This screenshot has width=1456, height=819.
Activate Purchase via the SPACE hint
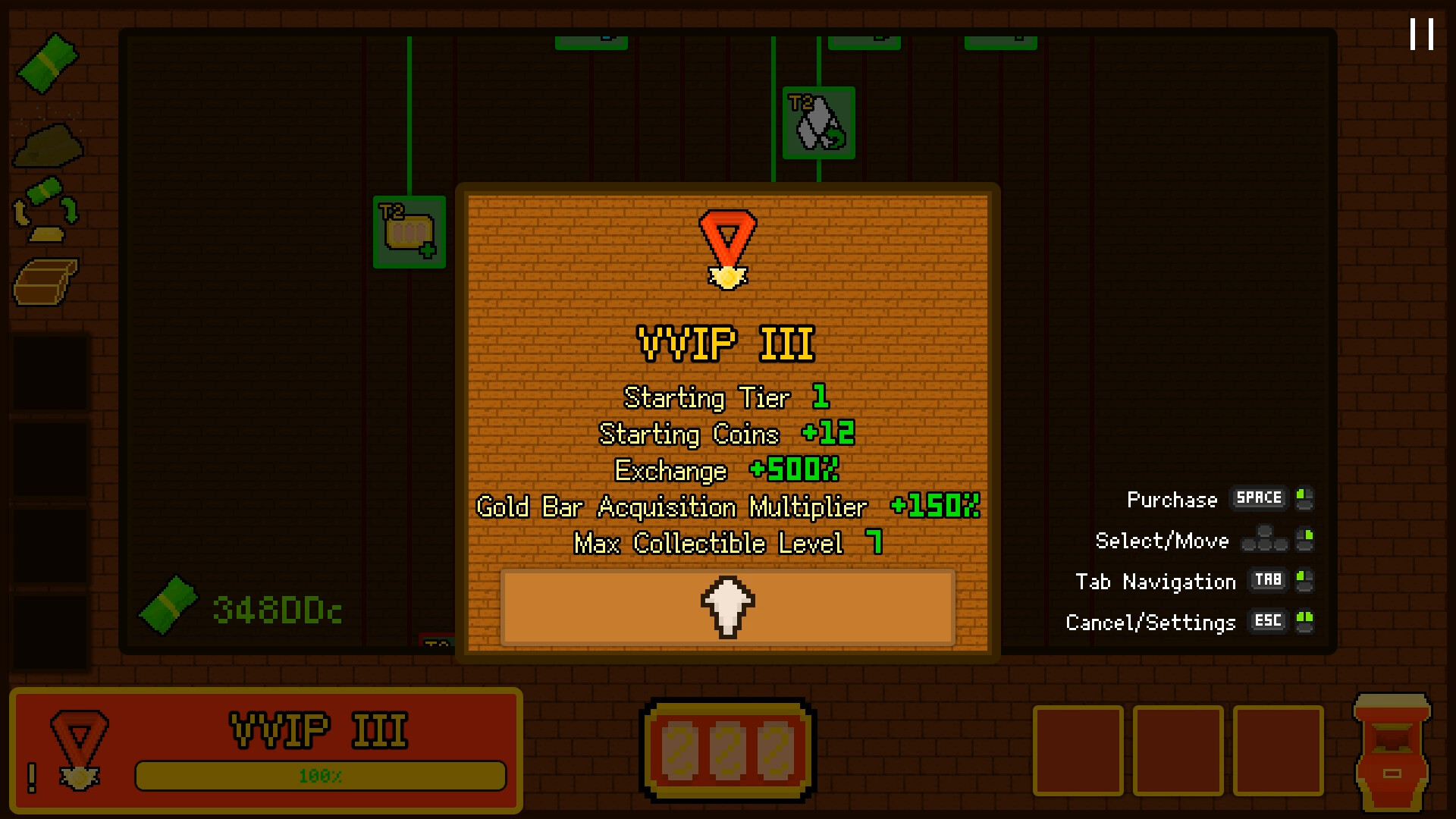[1257, 499]
